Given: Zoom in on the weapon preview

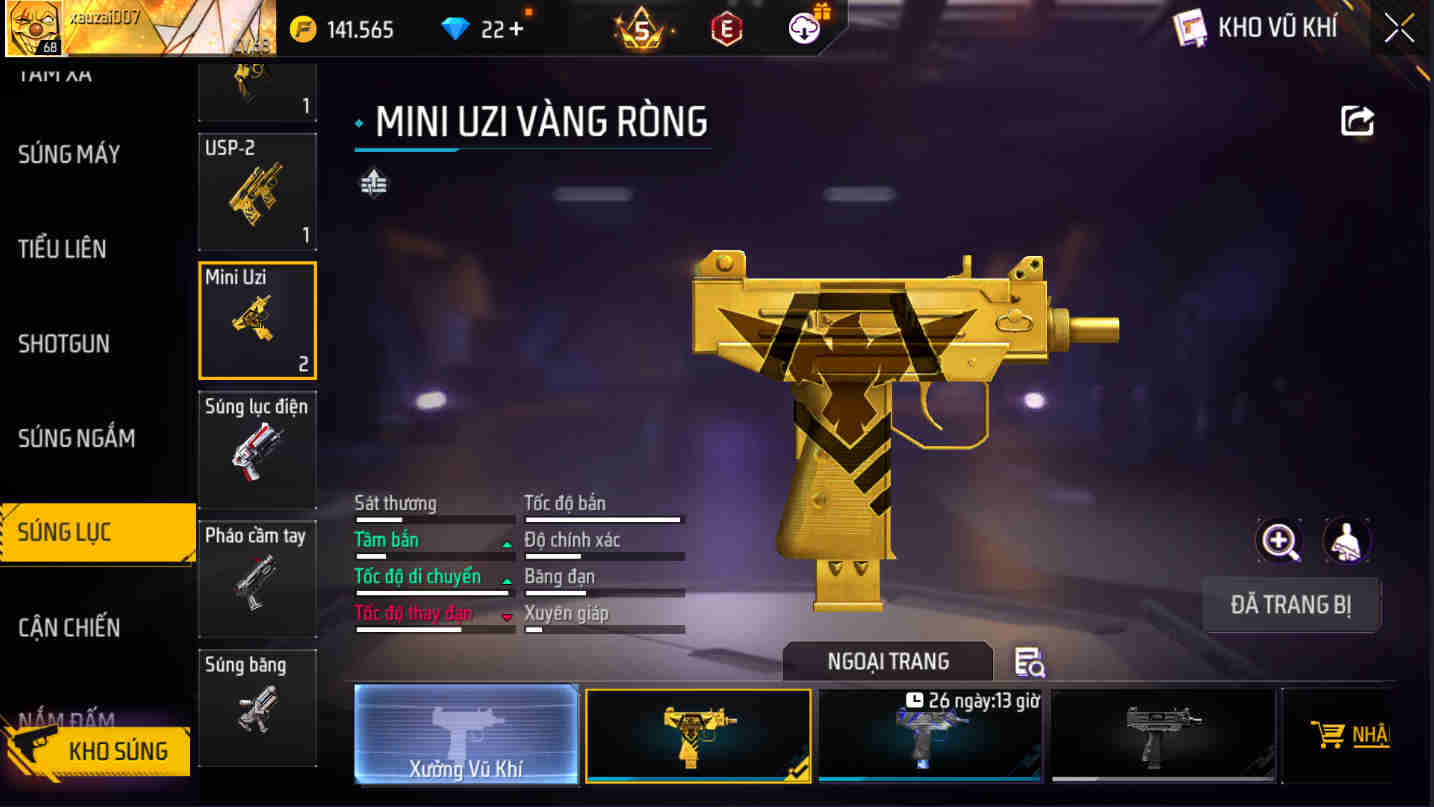Looking at the screenshot, I should click(x=1279, y=541).
